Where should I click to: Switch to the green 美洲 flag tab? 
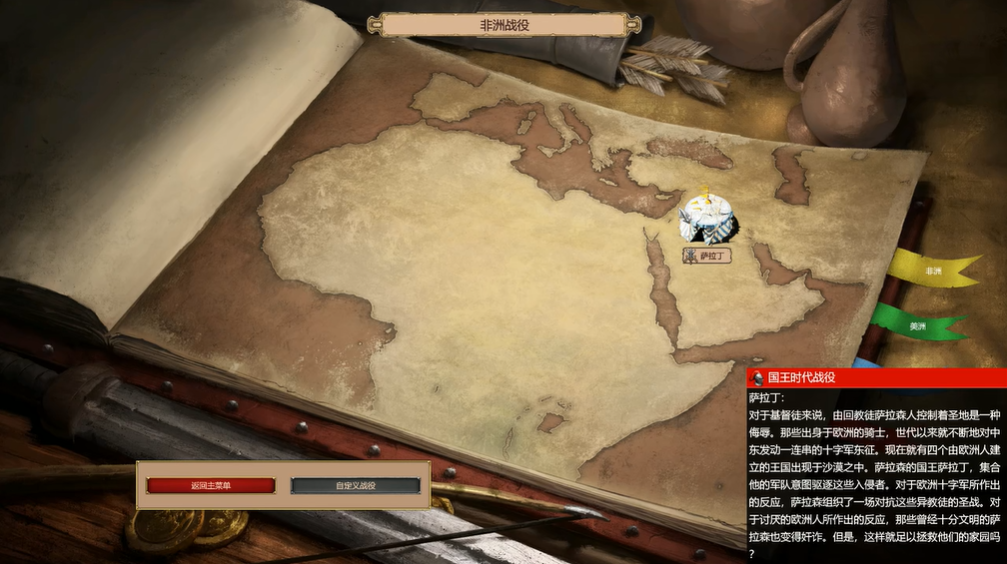pos(917,325)
